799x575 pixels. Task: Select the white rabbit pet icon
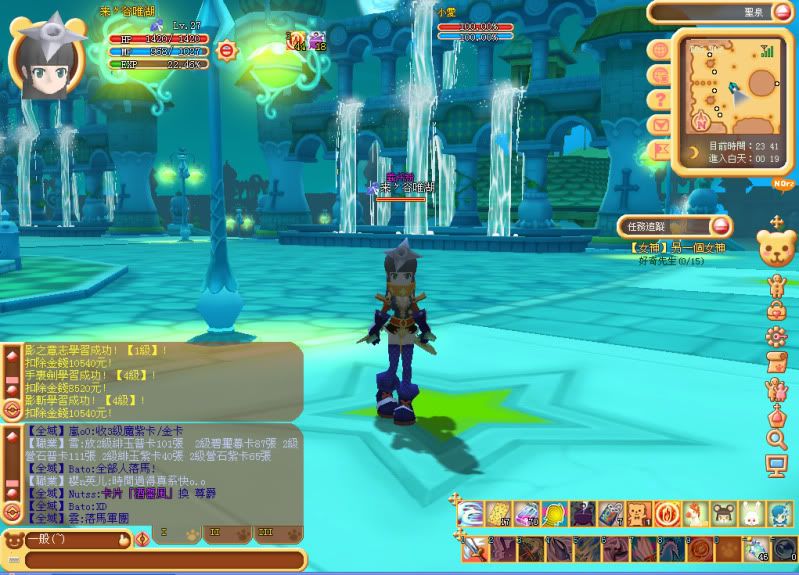[x=751, y=514]
